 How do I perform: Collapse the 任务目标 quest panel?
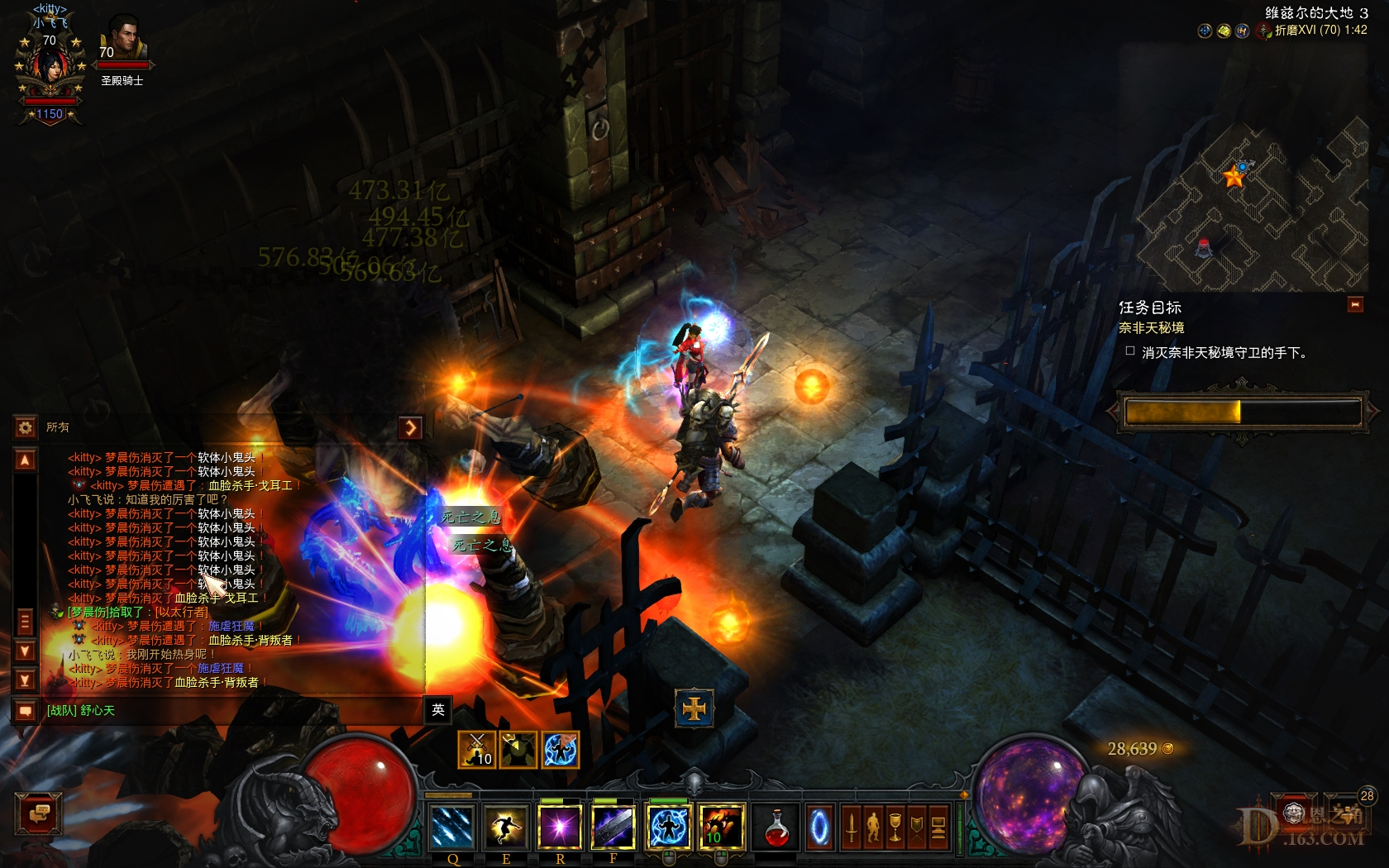[x=1353, y=304]
